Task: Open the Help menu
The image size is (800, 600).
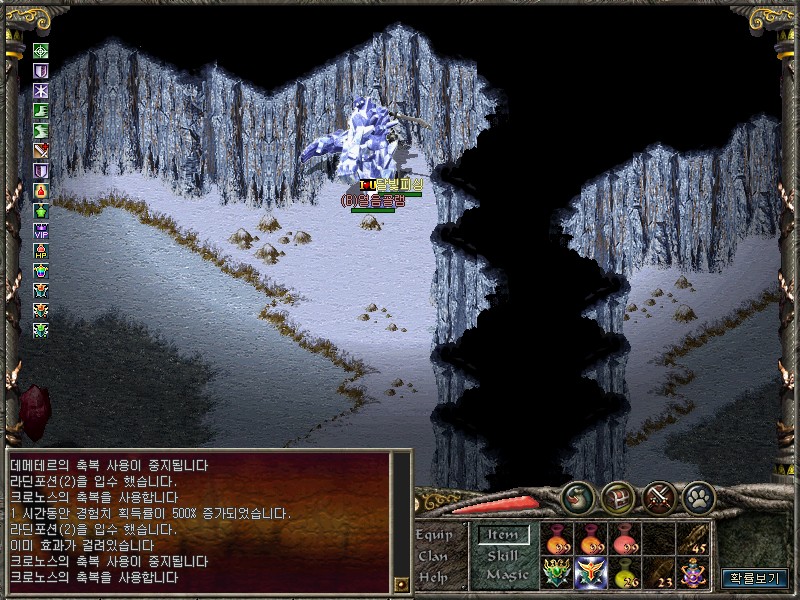Action: pos(434,577)
